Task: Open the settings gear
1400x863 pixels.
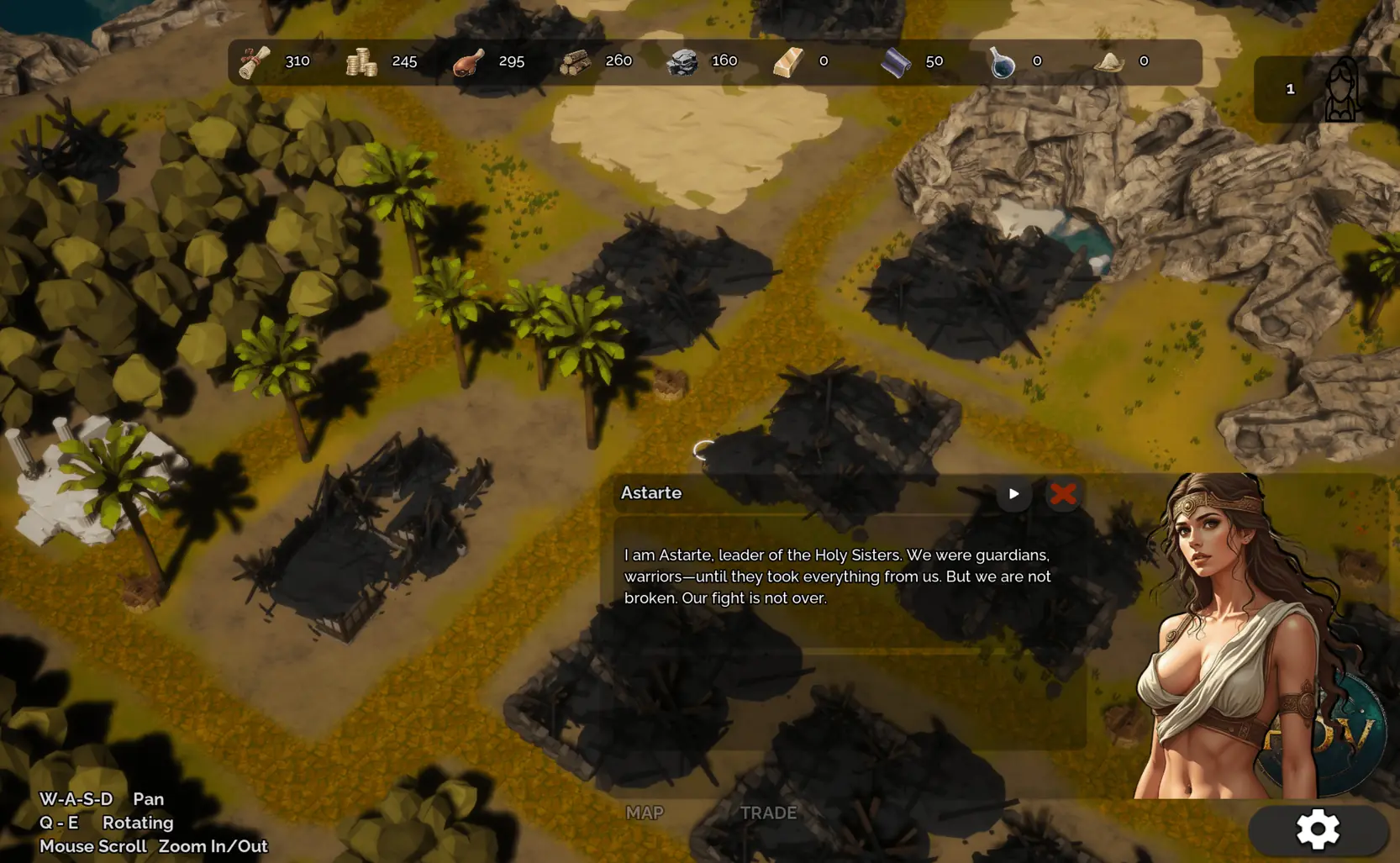Action: coord(1317,830)
